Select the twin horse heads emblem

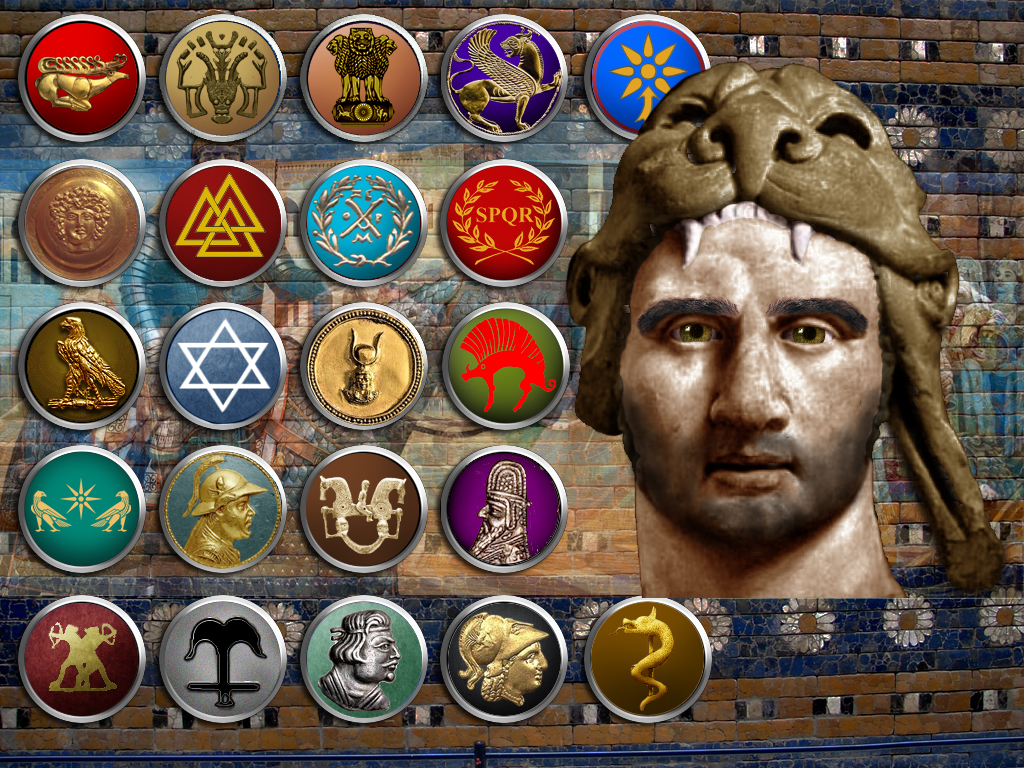[x=364, y=509]
